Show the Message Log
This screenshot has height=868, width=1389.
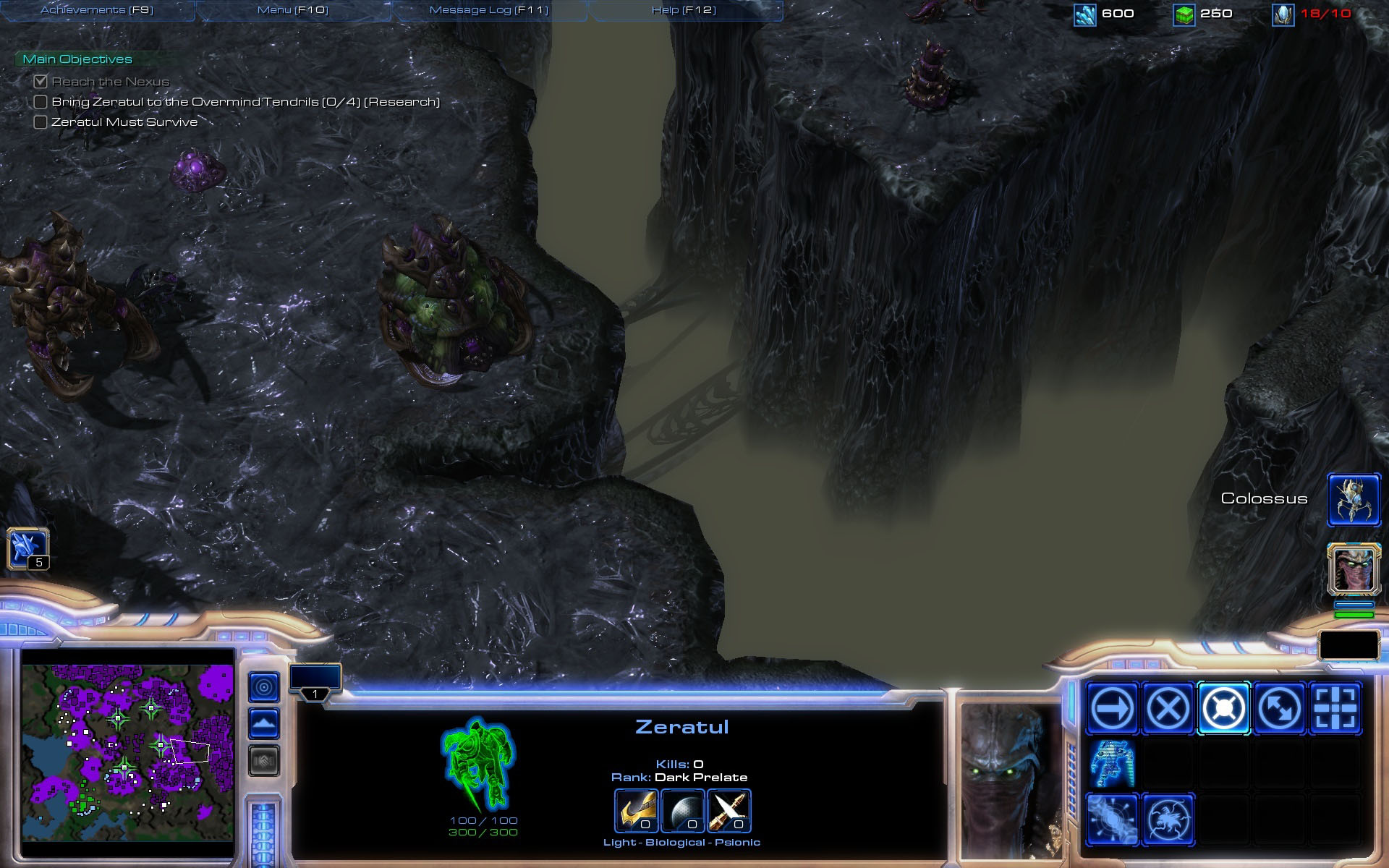489,10
